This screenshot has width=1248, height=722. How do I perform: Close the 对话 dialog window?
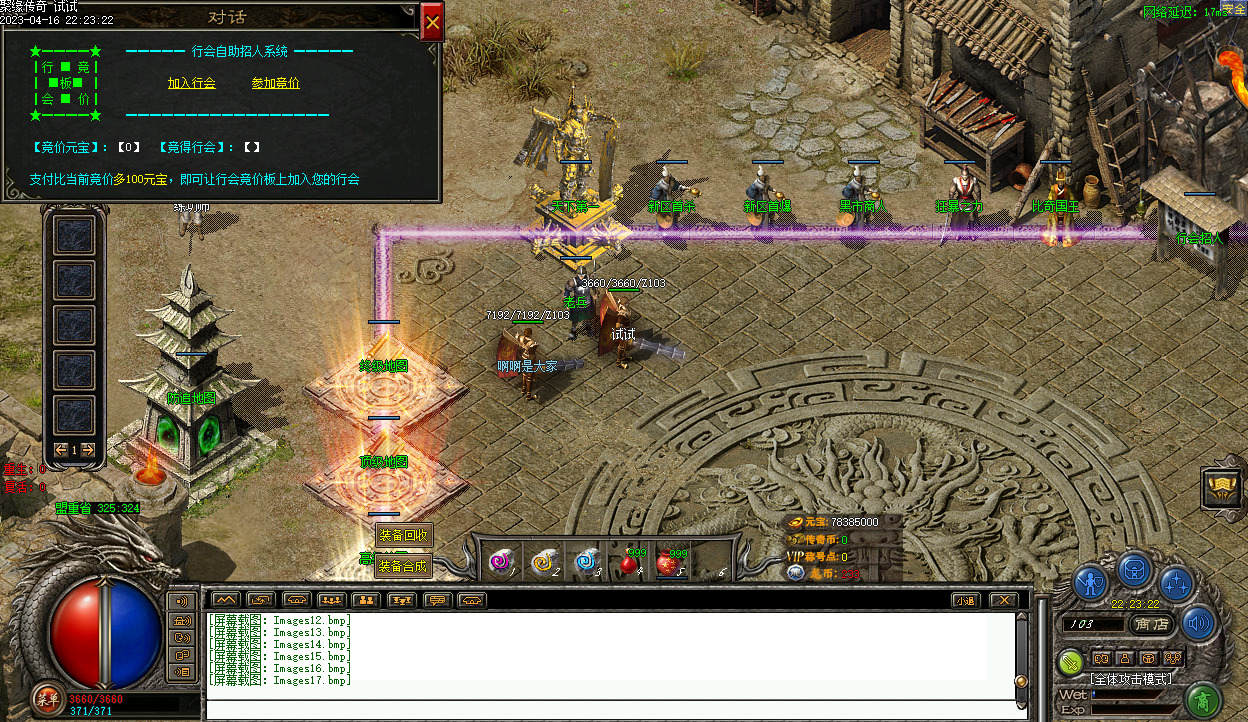point(432,21)
